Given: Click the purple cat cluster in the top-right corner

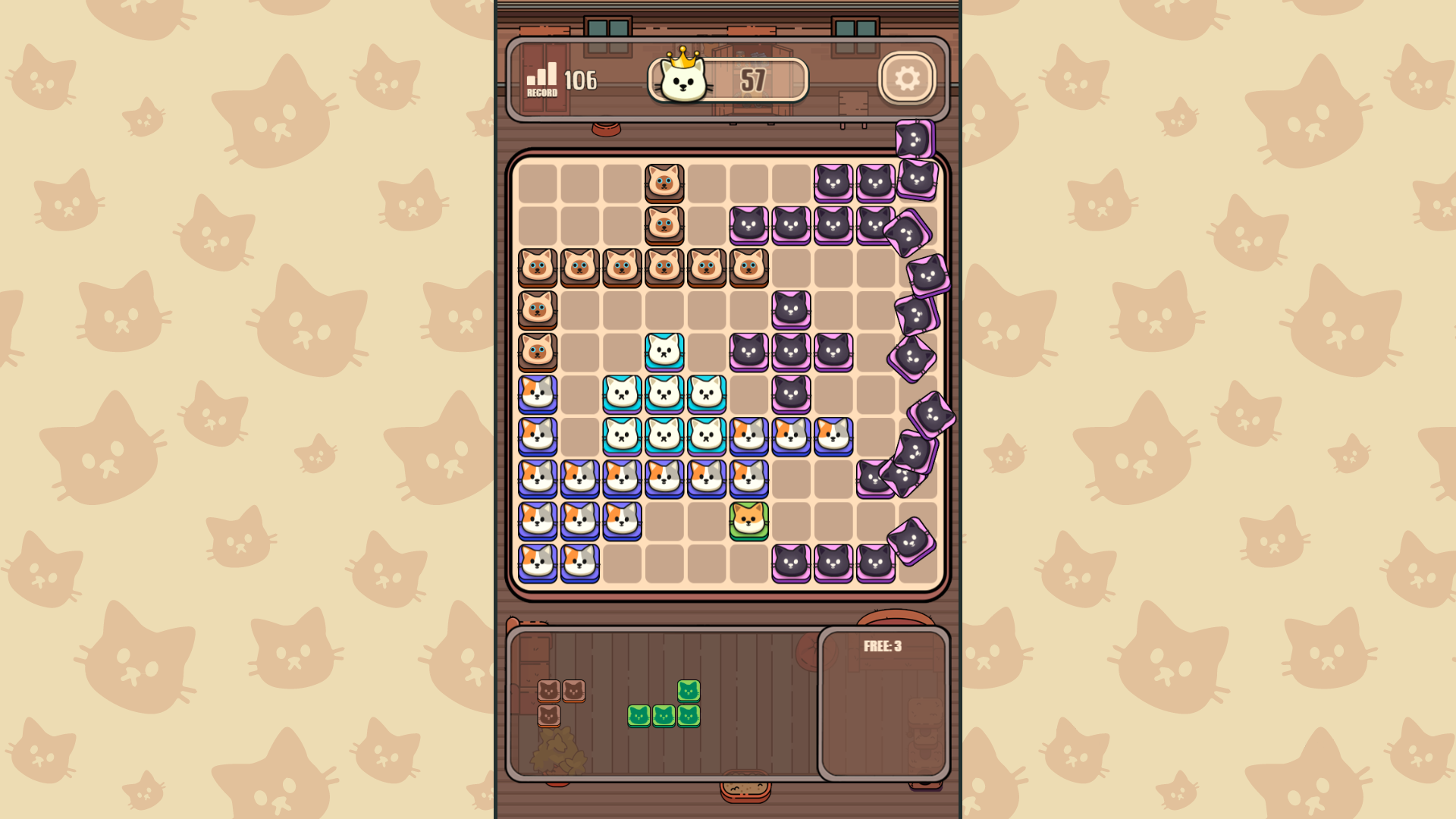Looking at the screenshot, I should (854, 182).
